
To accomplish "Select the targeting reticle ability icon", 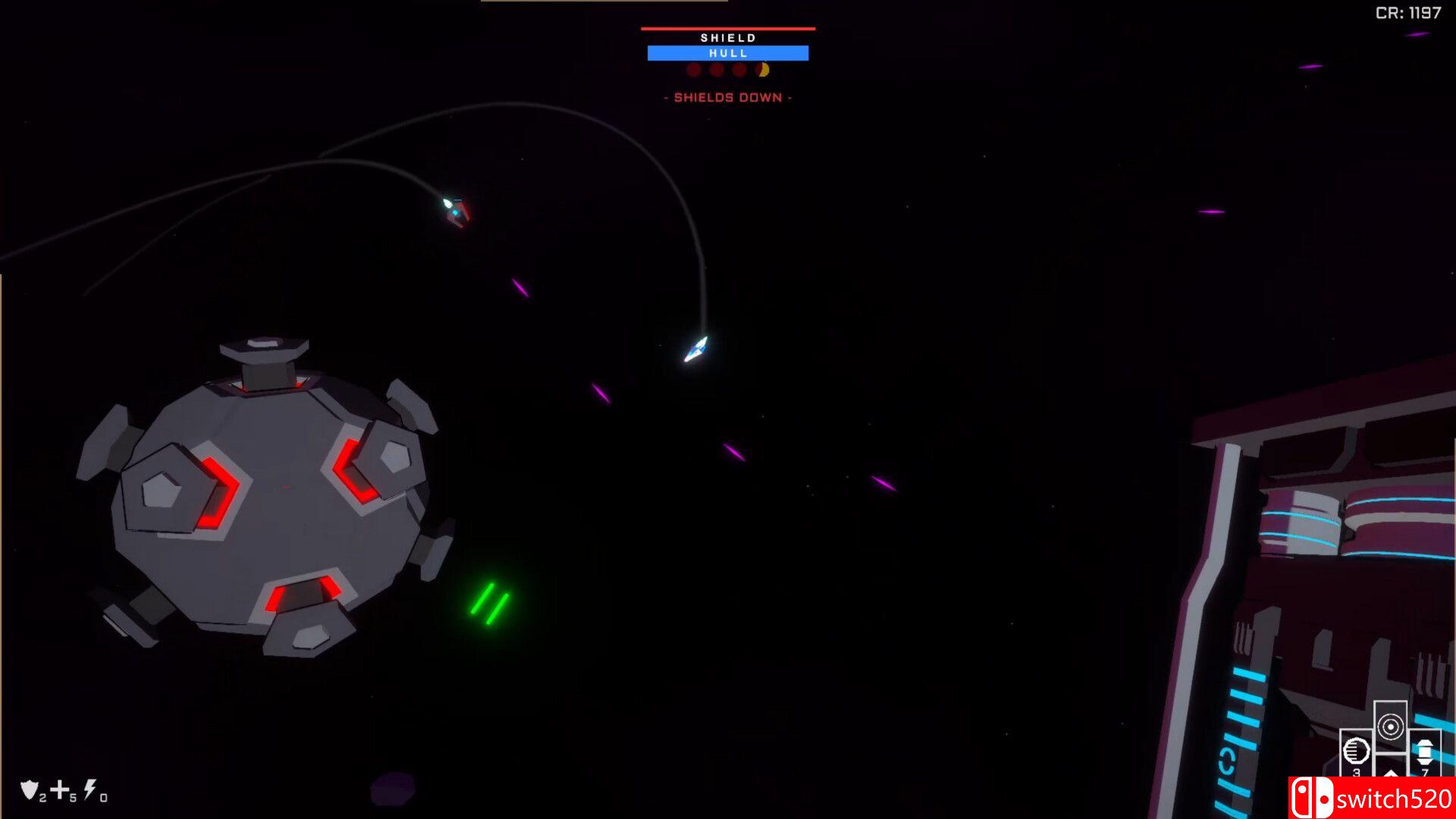I will 1392,726.
